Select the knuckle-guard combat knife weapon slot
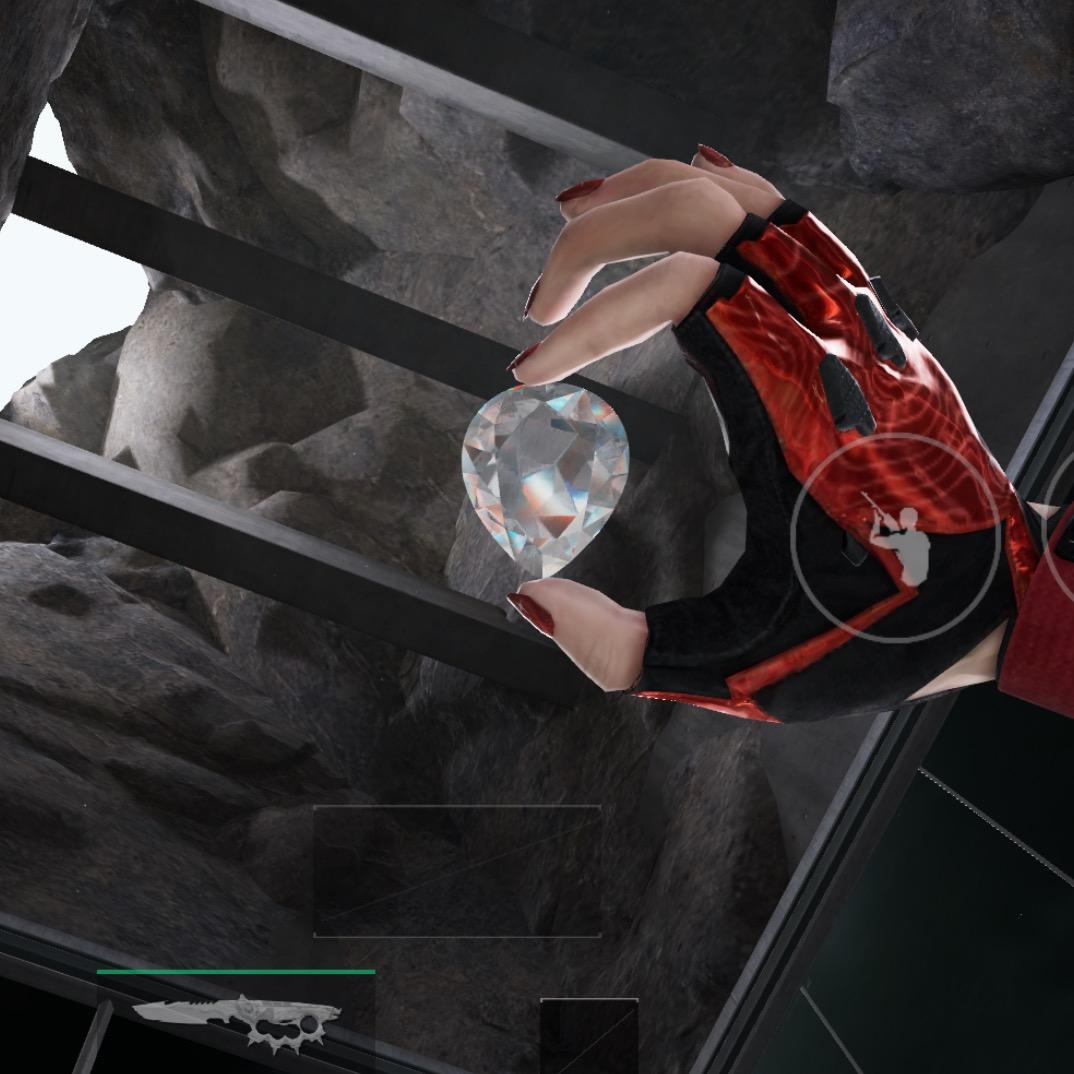The height and width of the screenshot is (1074, 1074). [237, 1019]
